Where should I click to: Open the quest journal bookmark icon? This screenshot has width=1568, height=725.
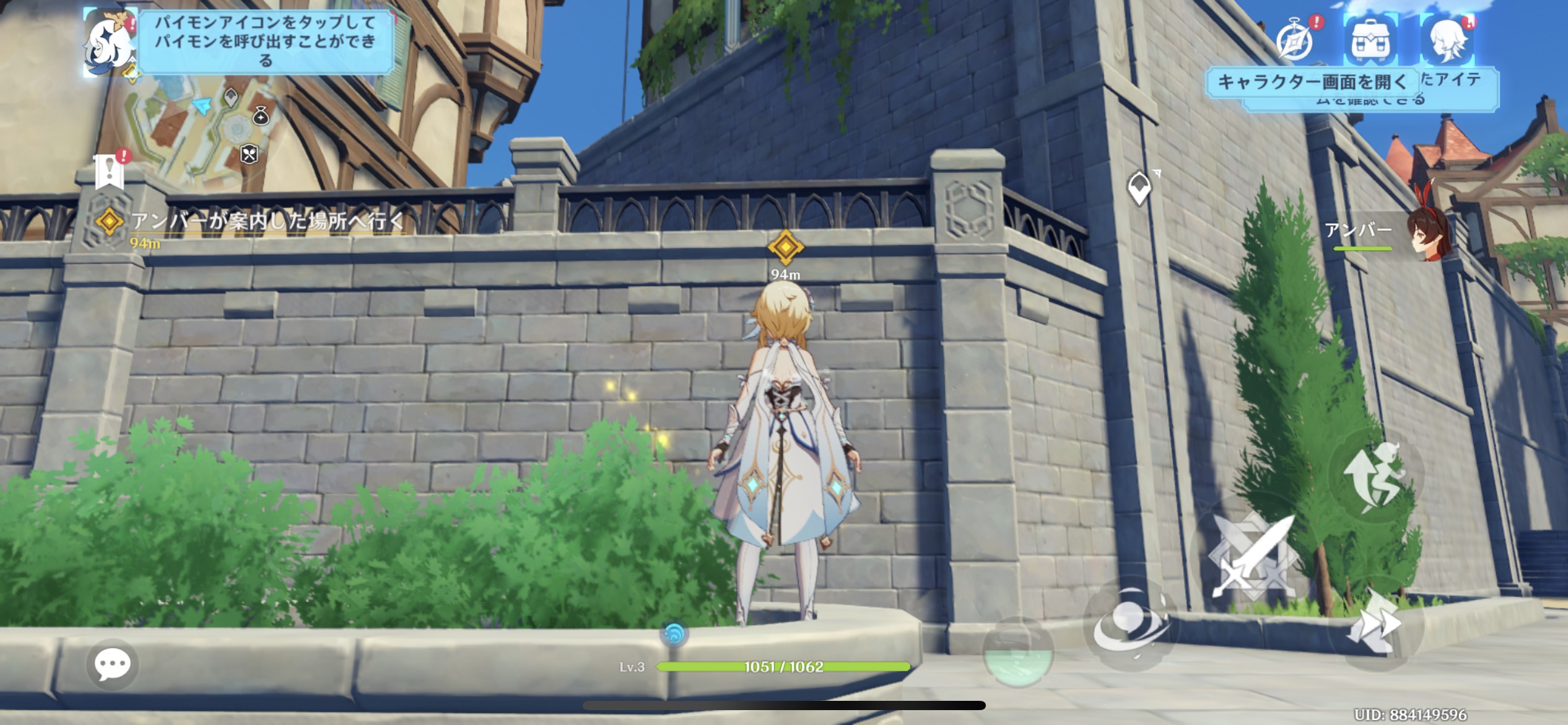tap(110, 170)
